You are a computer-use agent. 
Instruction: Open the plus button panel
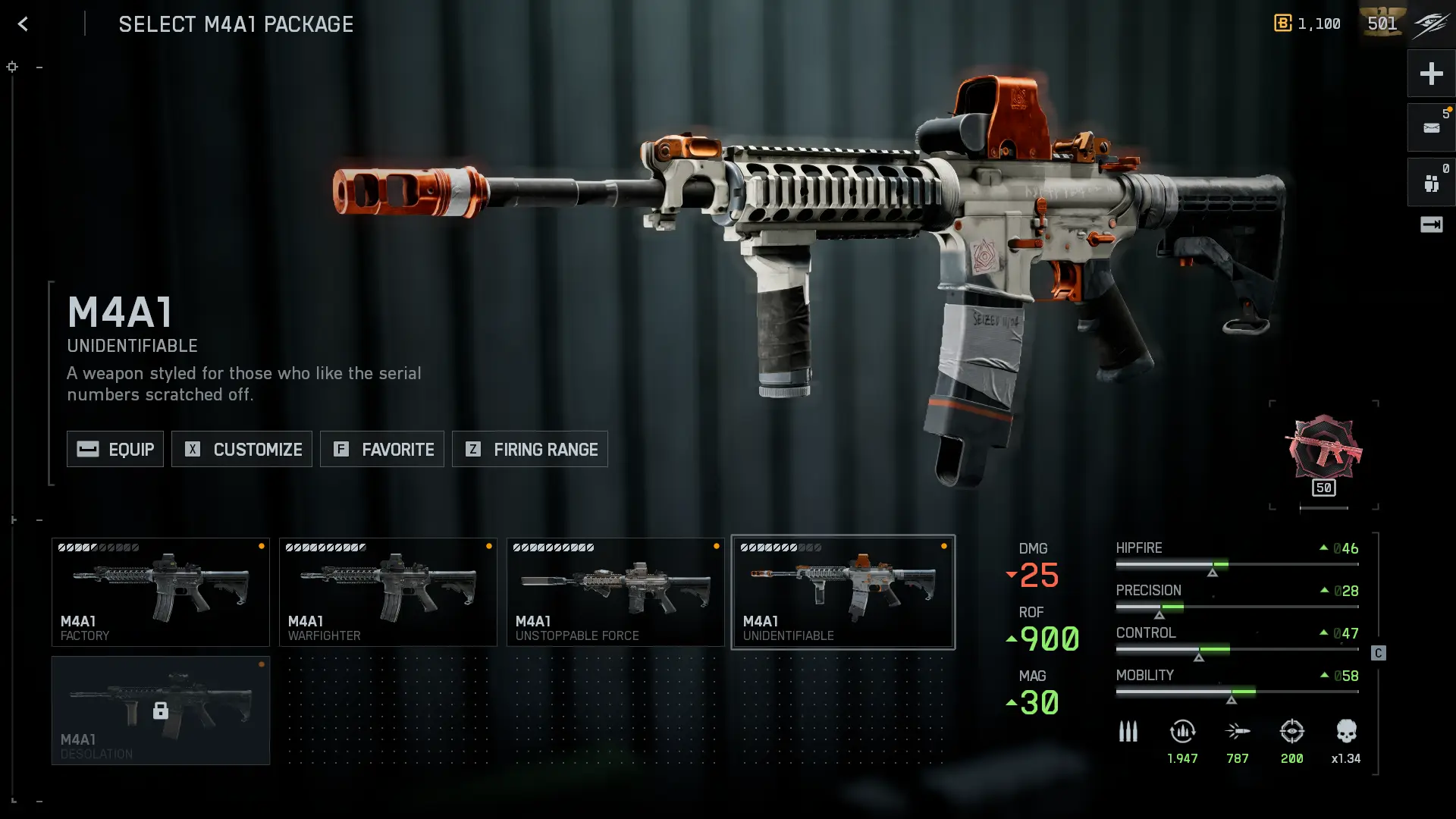tap(1431, 74)
